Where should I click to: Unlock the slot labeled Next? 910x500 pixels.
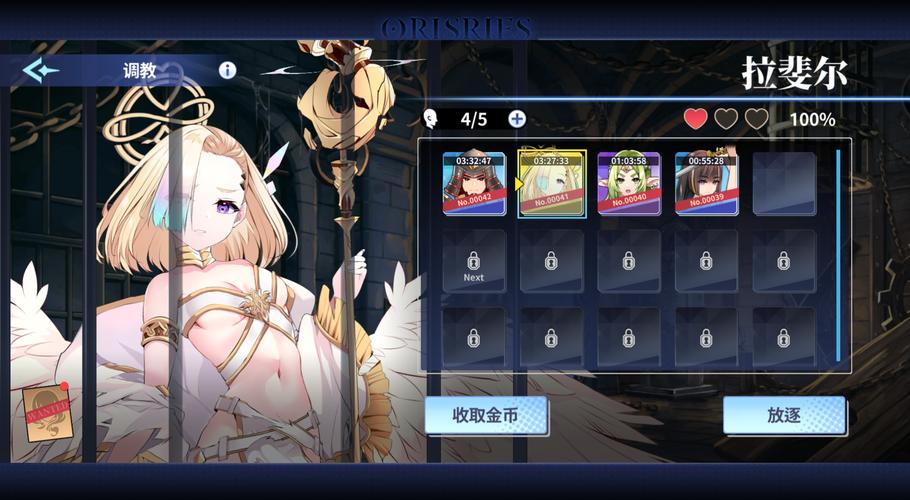473,261
